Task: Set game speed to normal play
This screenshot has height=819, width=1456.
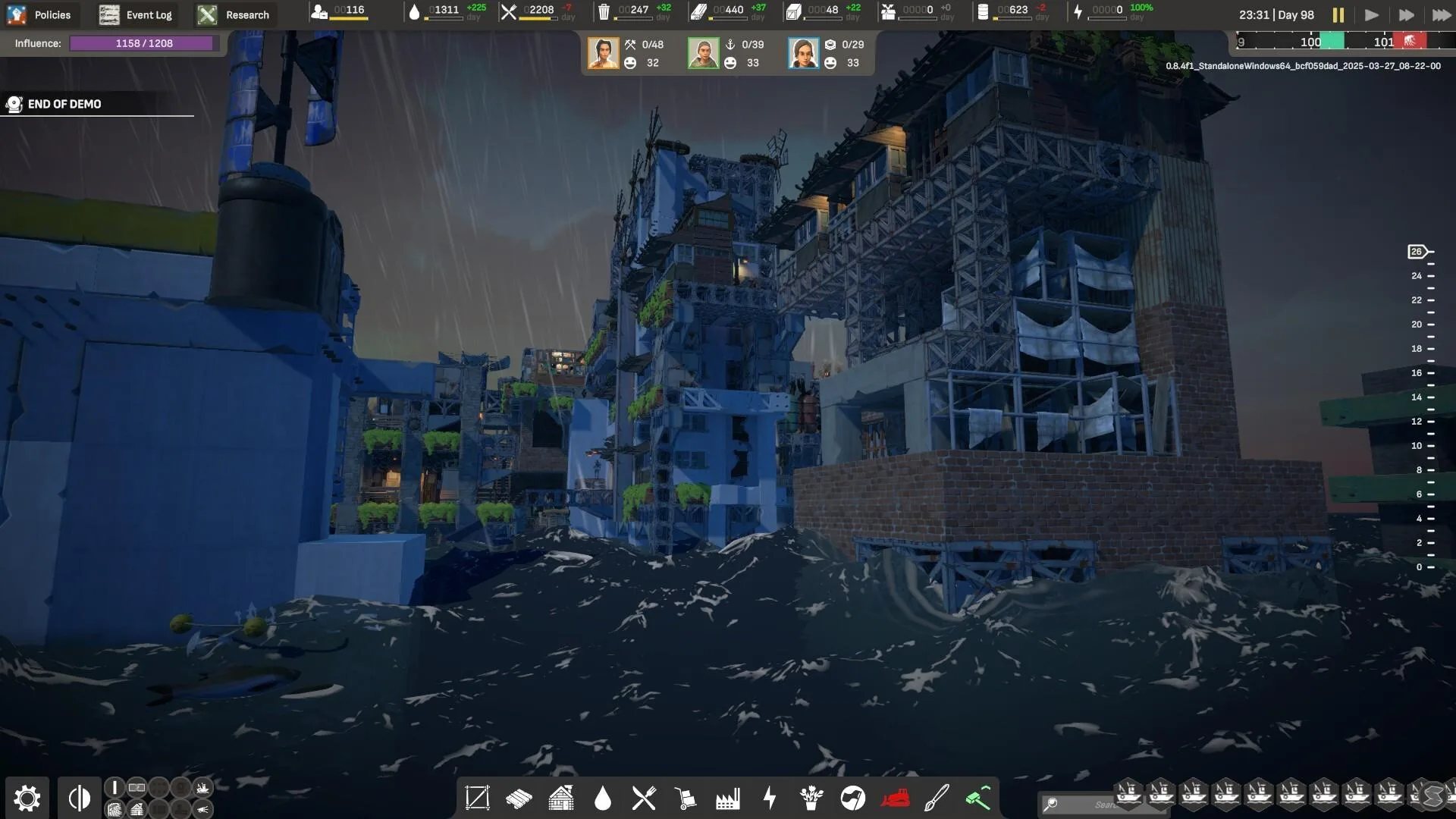Action: click(1371, 14)
